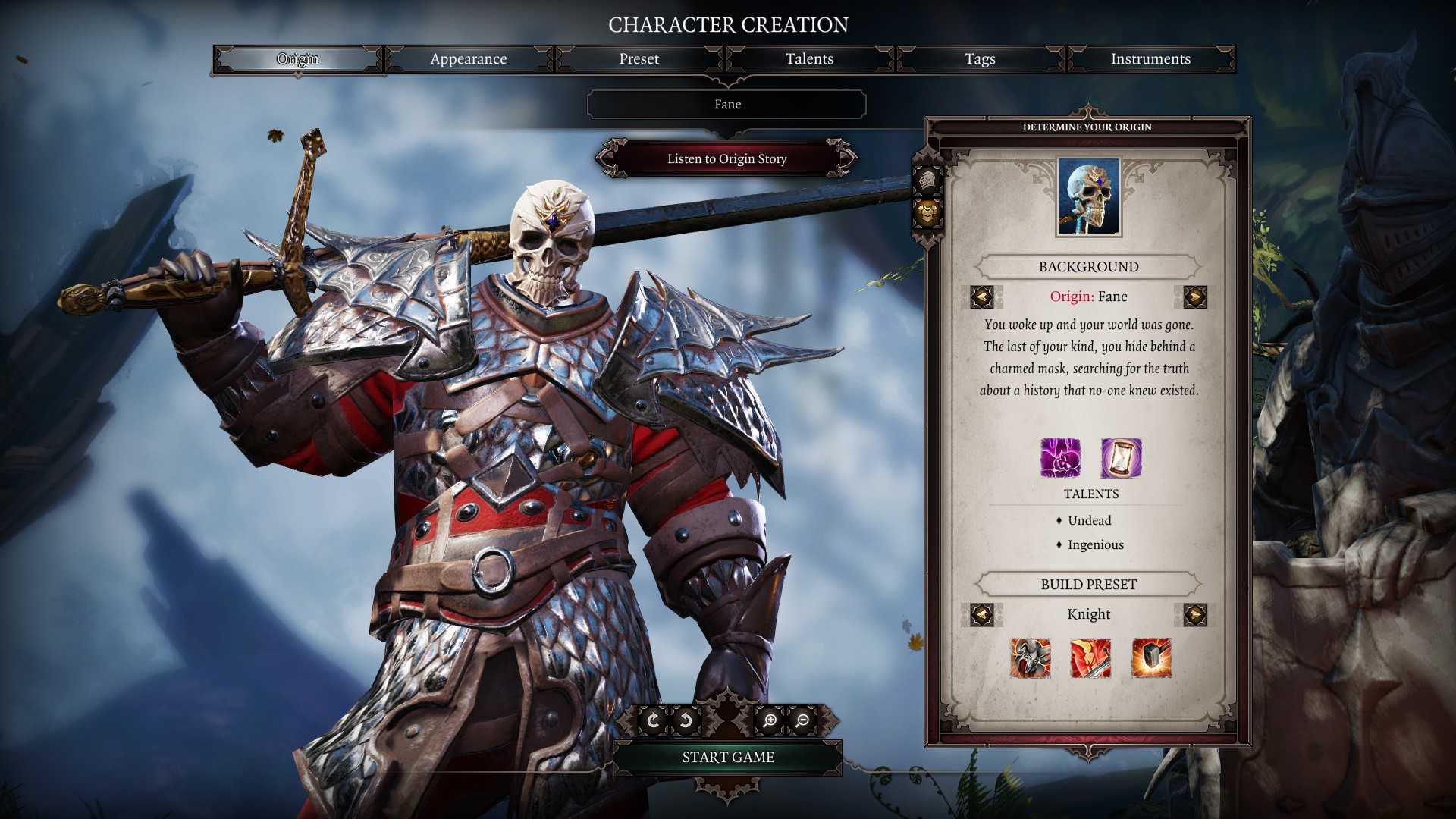Click the Origin tab
This screenshot has height=819, width=1456.
click(298, 59)
